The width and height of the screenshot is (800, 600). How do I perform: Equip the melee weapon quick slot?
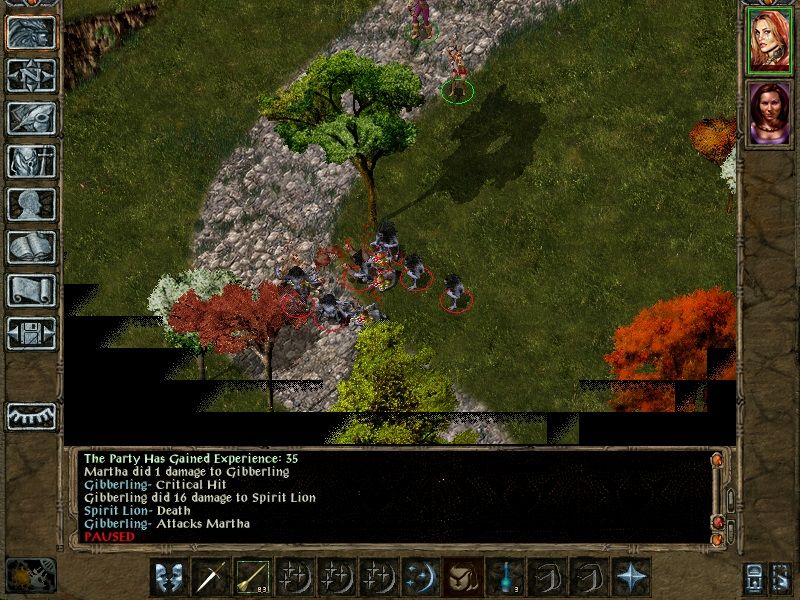[x=209, y=577]
